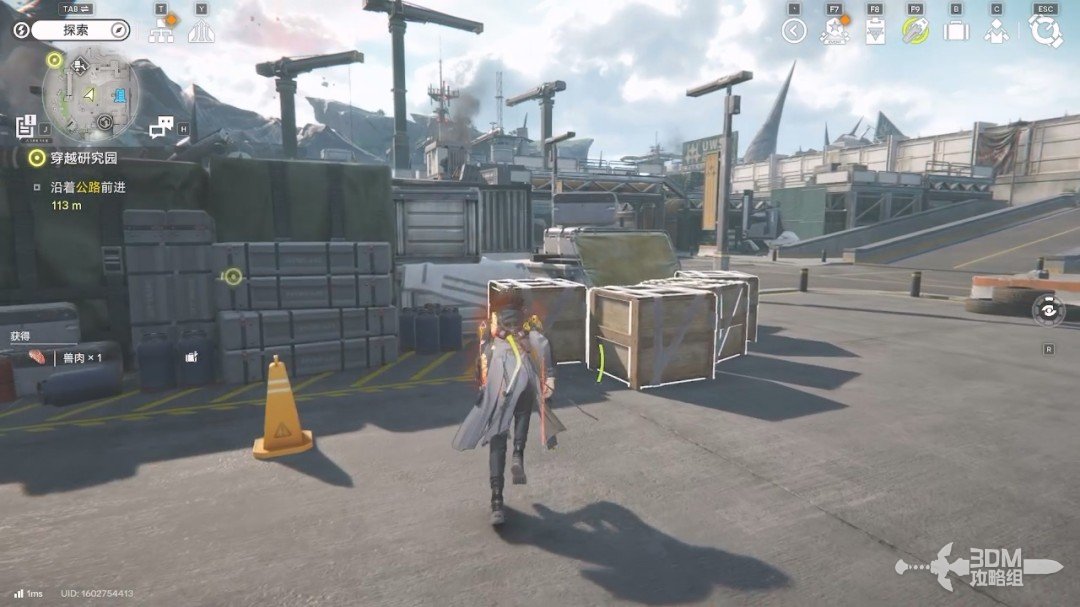Image resolution: width=1080 pixels, height=607 pixels.
Task: Click the eye-in-circle camera icon
Action: coord(1048,311)
